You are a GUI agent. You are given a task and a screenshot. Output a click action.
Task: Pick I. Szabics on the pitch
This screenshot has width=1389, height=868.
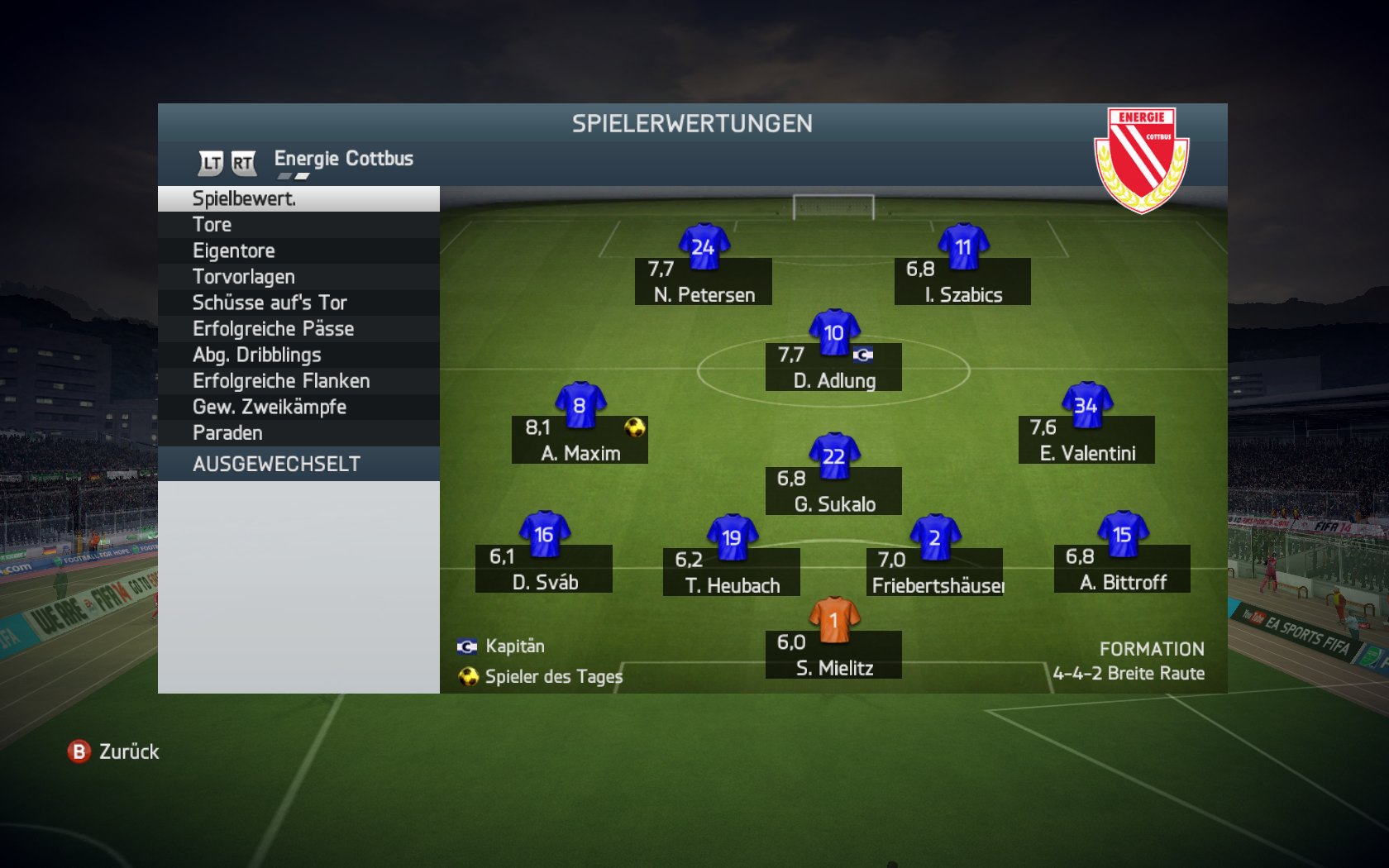pos(962,281)
